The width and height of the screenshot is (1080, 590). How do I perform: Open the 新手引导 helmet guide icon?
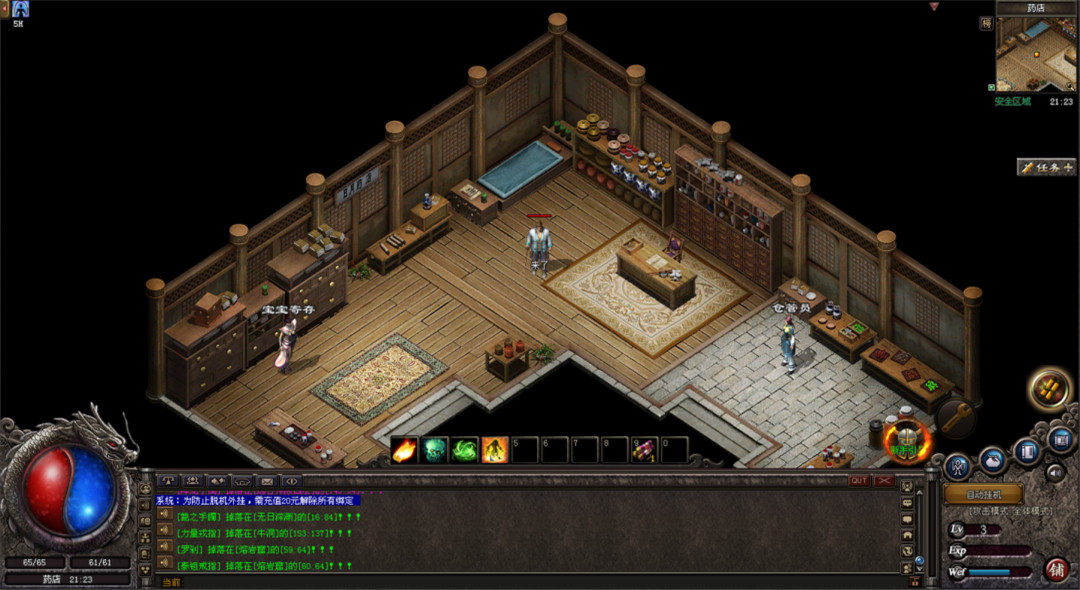[x=907, y=439]
